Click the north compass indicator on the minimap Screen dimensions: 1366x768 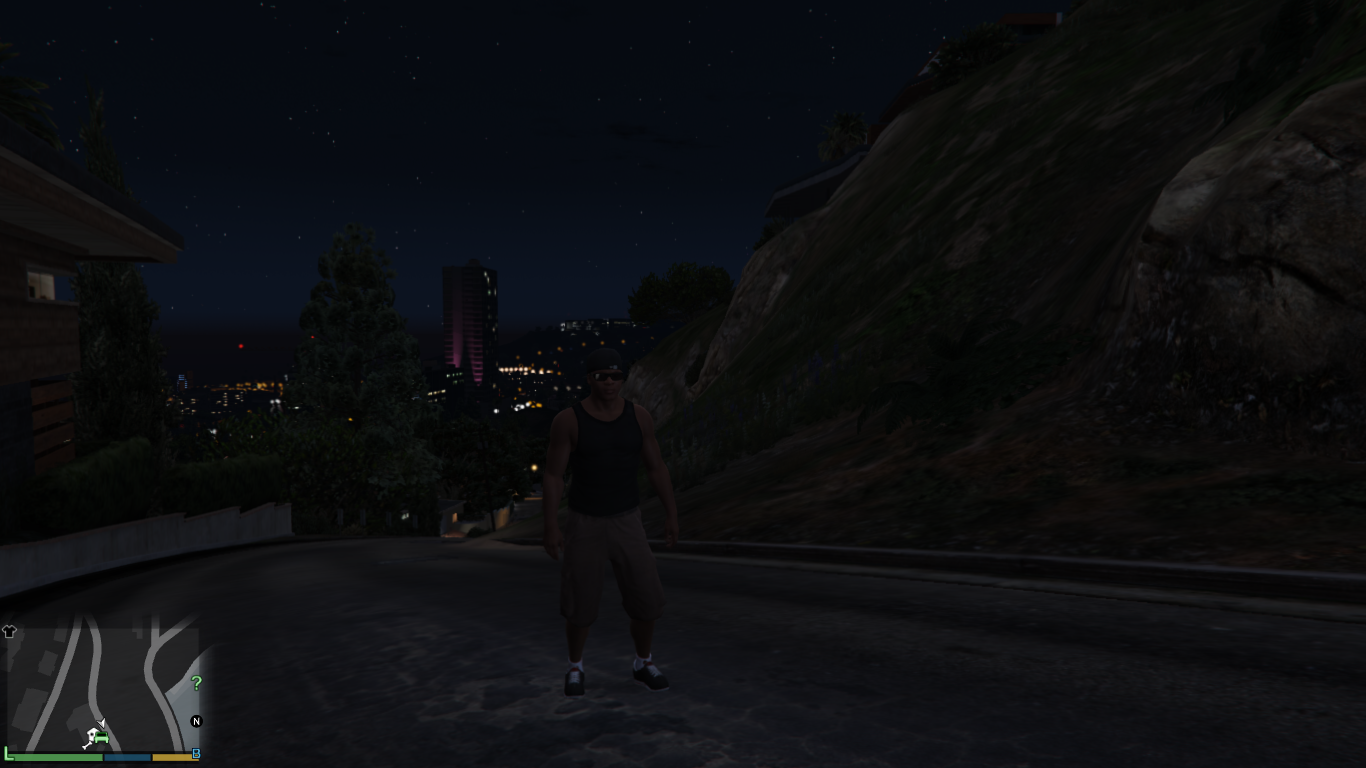[x=196, y=721]
